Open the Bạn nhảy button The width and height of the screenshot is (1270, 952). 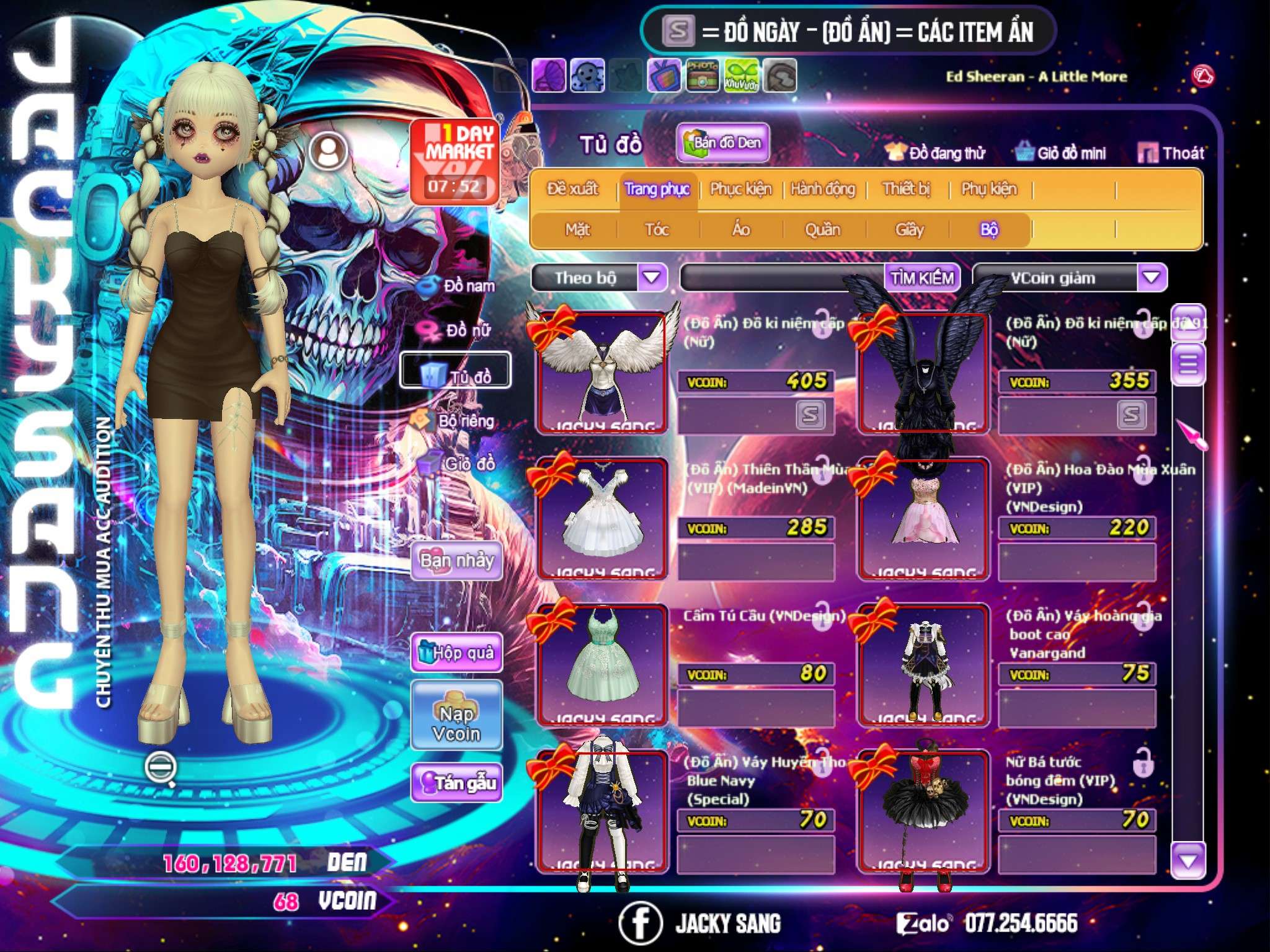[457, 561]
